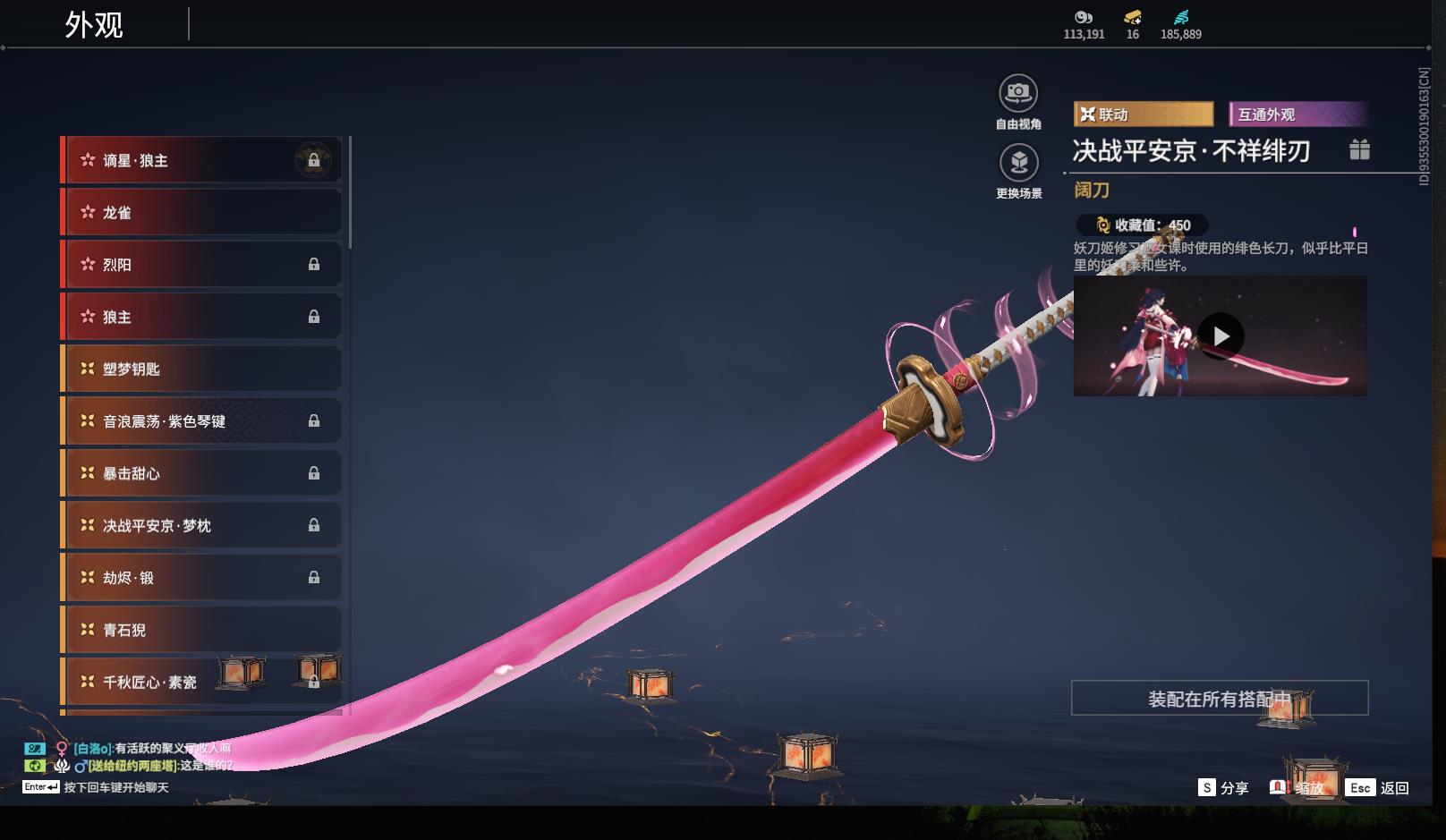
Task: Choose 音浪震荡·紫色琴键 from the list
Action: (x=201, y=421)
